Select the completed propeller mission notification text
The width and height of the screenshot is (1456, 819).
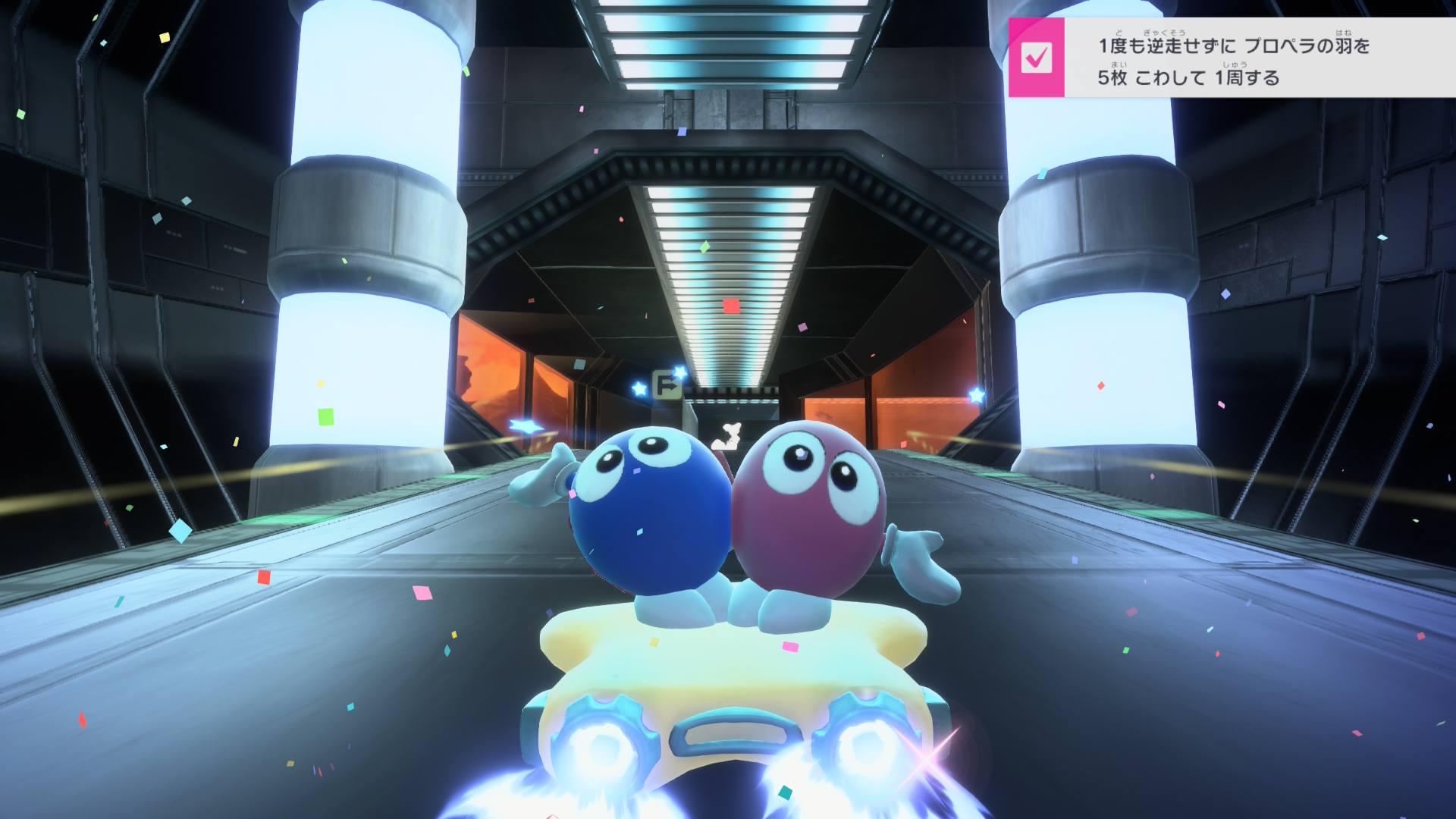pyautogui.click(x=1234, y=61)
